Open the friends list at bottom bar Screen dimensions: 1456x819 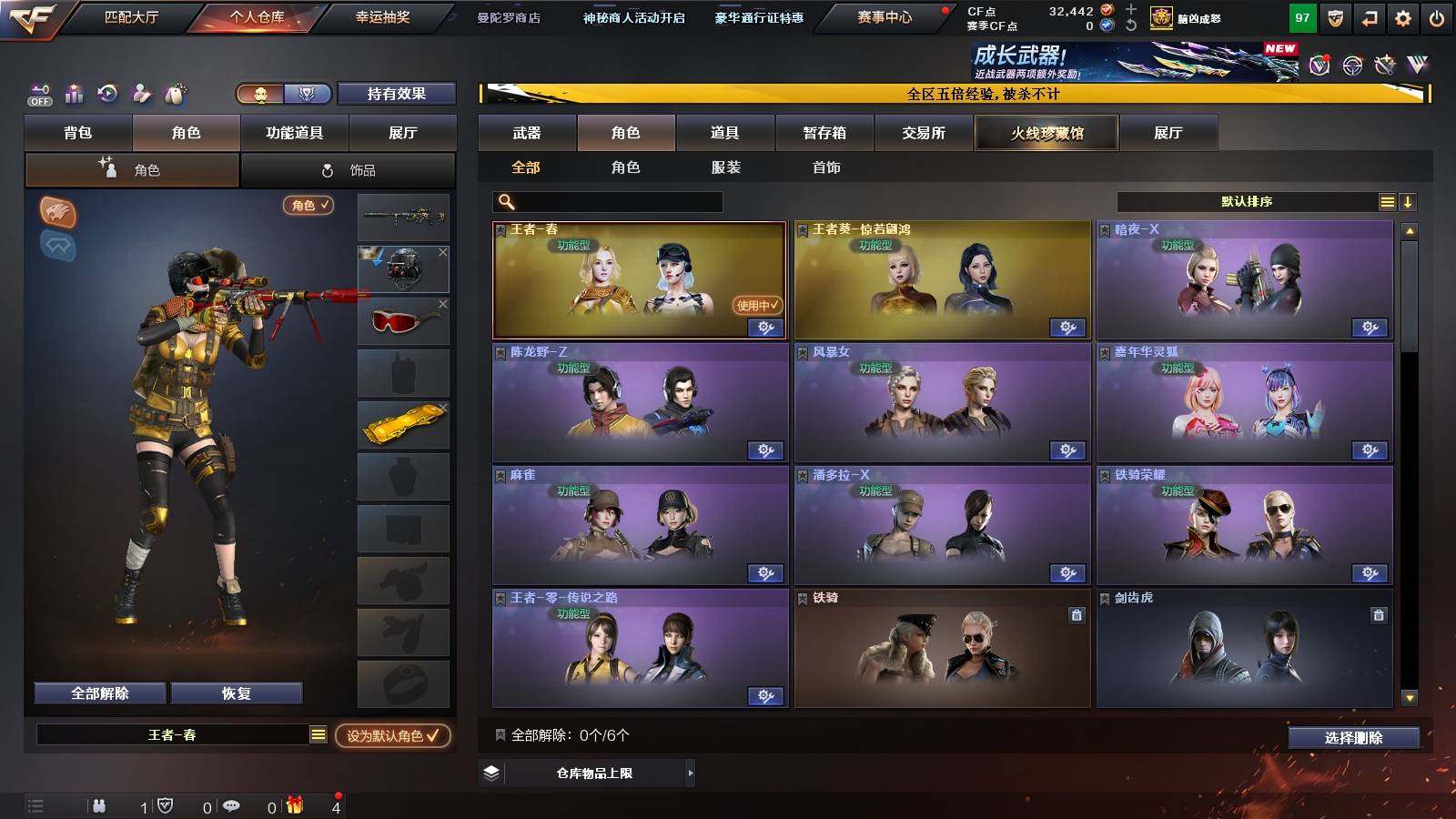coord(98,805)
